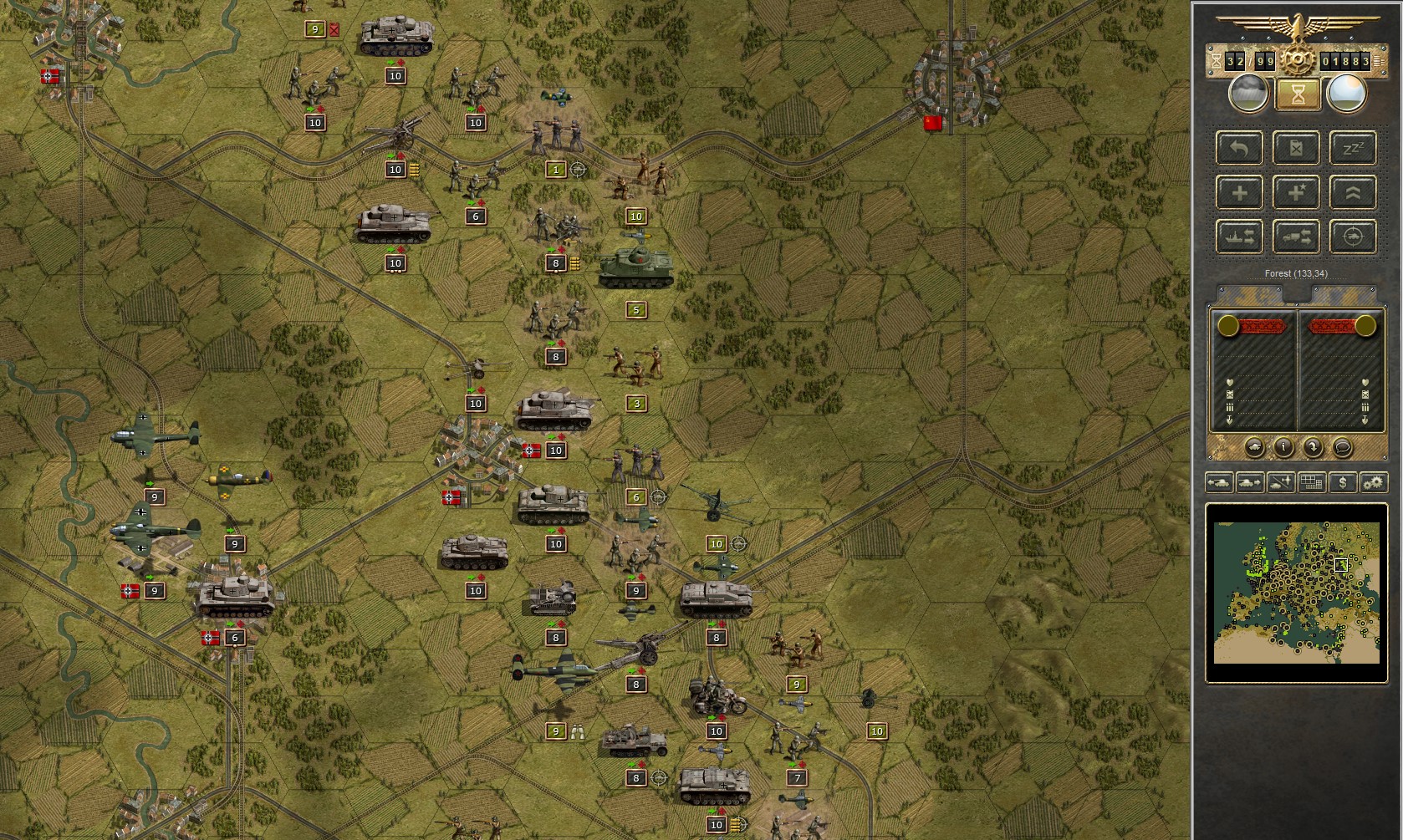Enable target attack mode with the crosshair tank icon

point(1352,237)
